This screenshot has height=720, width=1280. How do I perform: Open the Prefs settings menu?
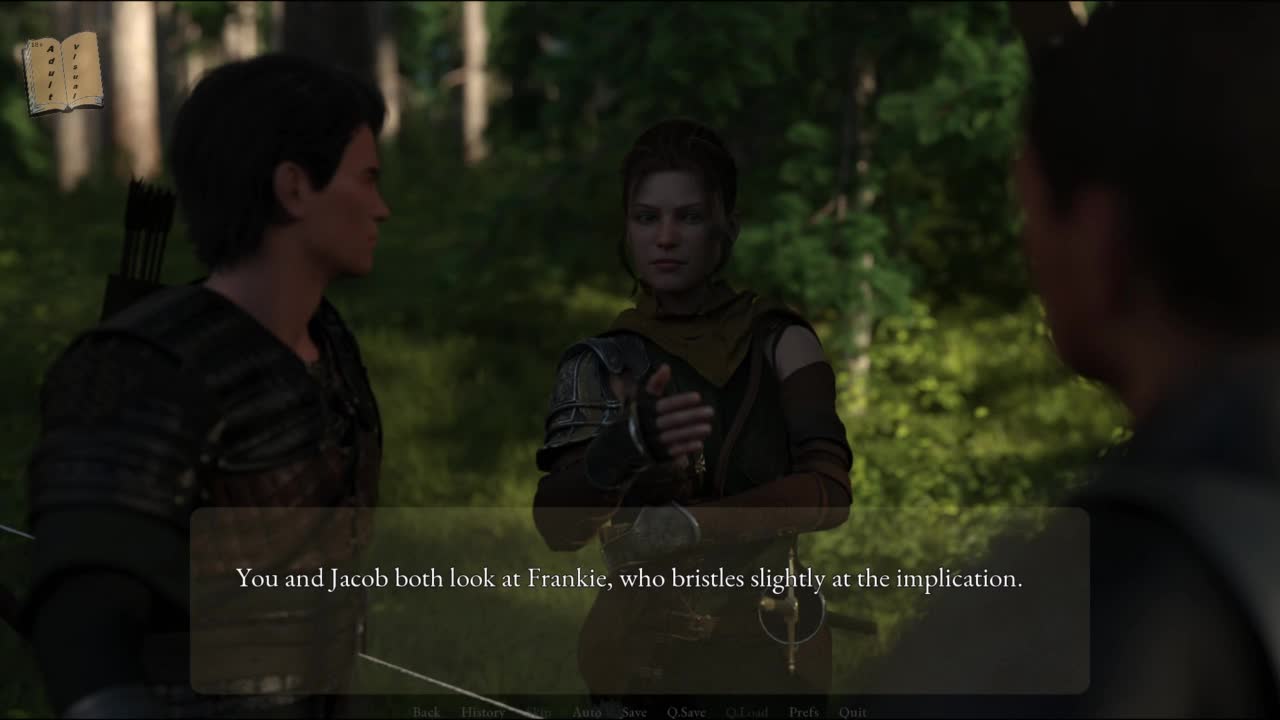tap(804, 712)
